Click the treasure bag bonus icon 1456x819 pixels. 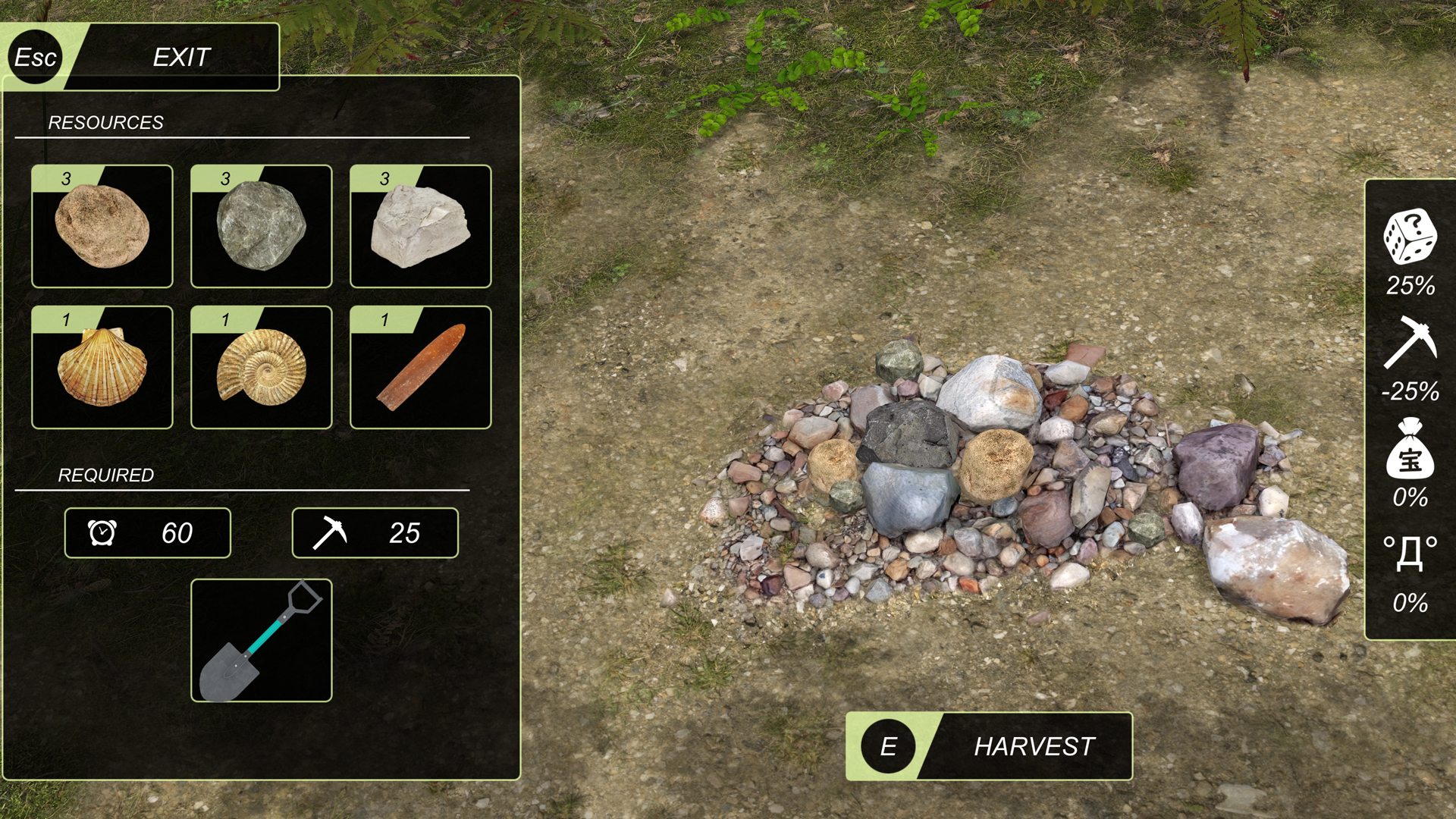pos(1410,449)
